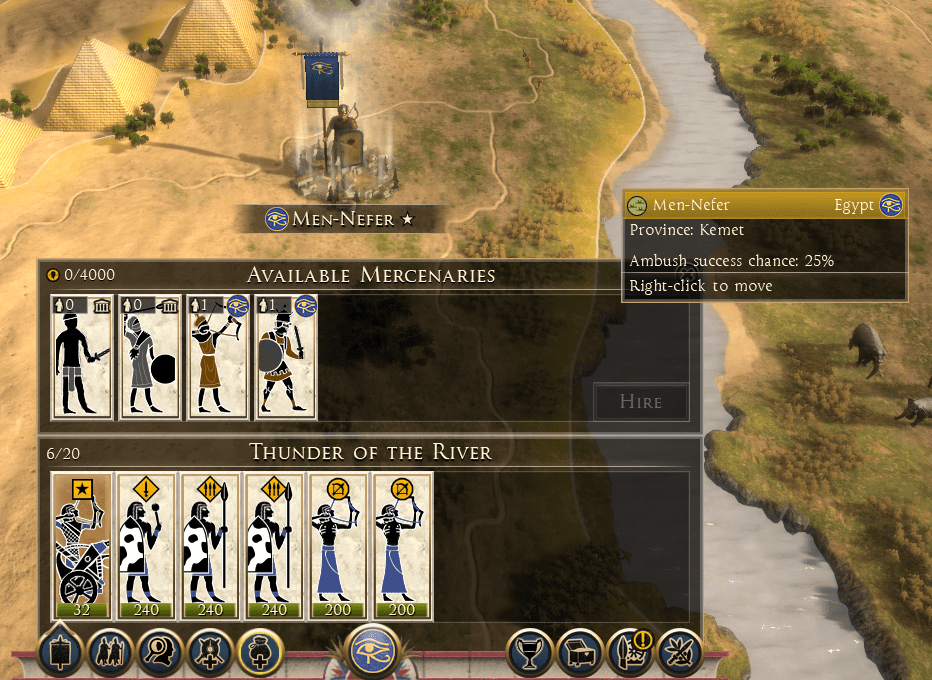
Task: Select the swordsman mercenary card with loincloth
Action: pos(83,356)
